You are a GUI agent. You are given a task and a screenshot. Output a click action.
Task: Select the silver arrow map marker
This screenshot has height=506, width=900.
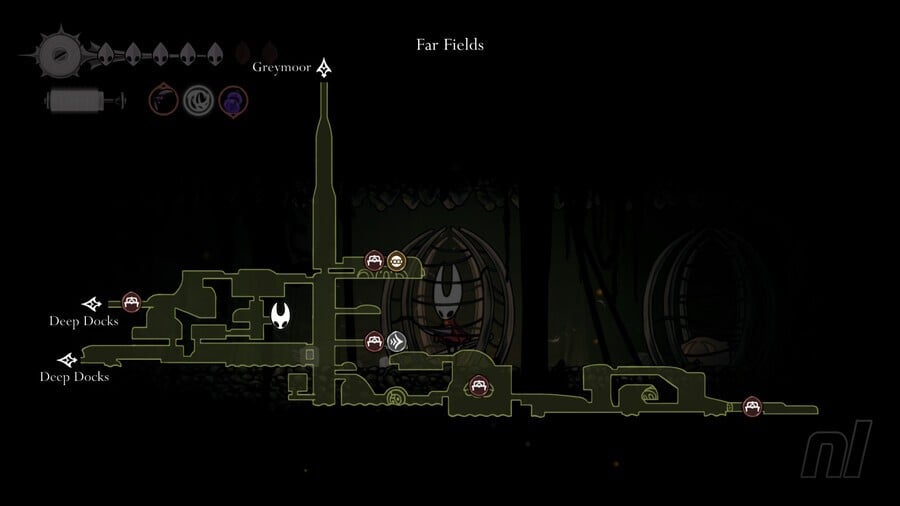pos(397,341)
